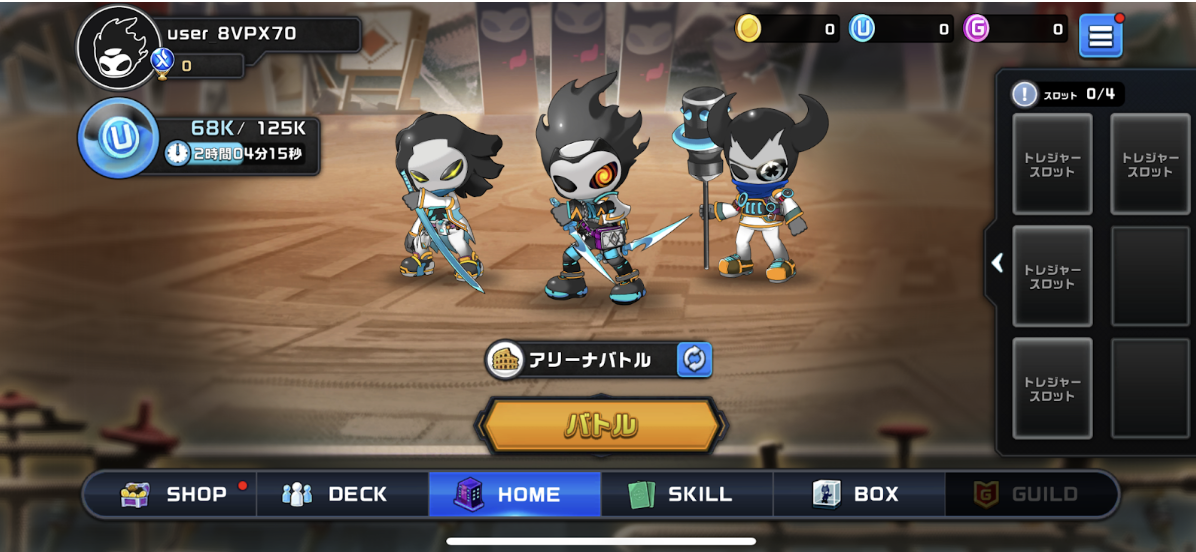Click the blue battle mode swap button
Image resolution: width=1196 pixels, height=552 pixels.
[x=694, y=360]
